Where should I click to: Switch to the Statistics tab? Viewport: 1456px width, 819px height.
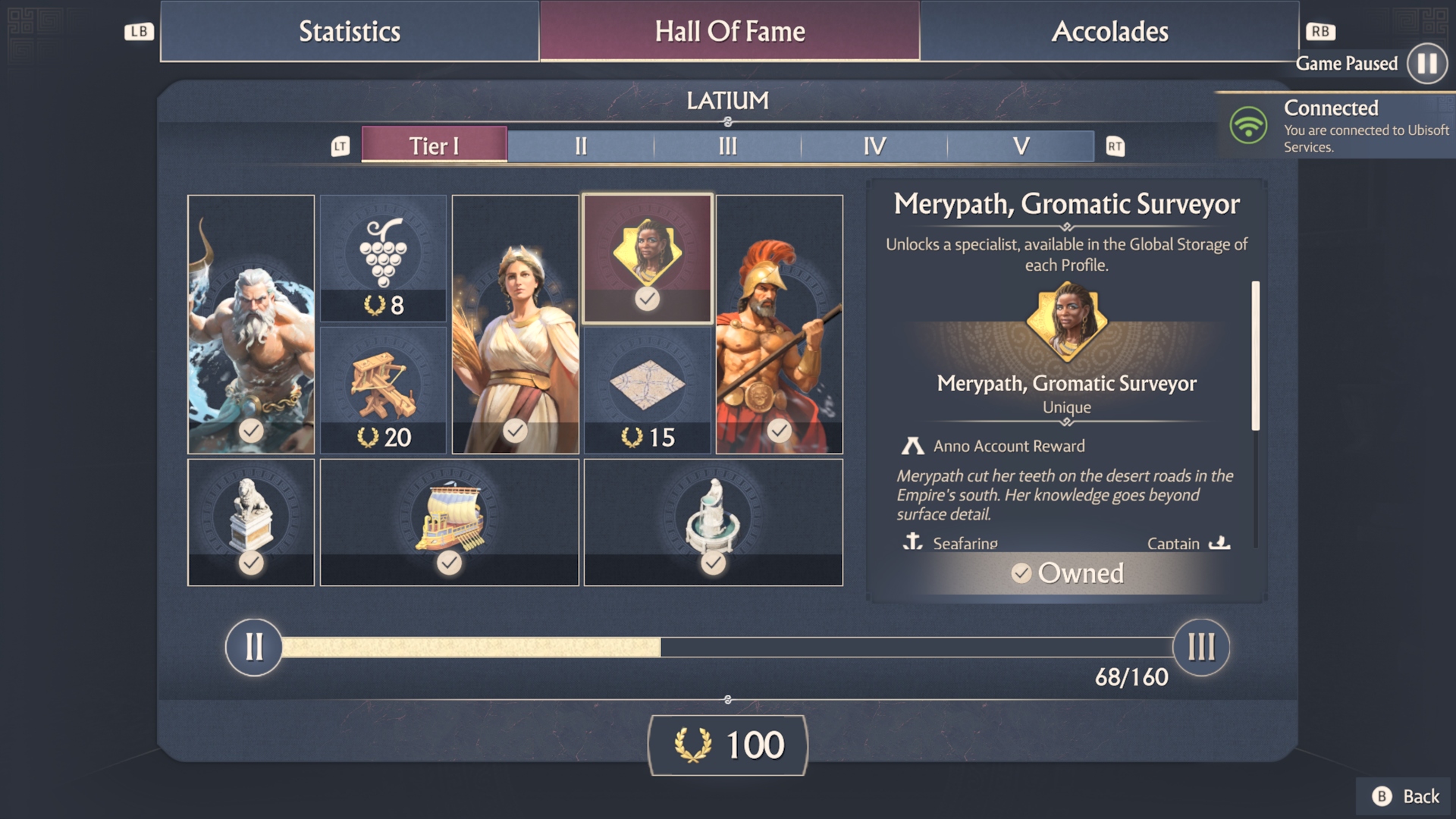click(x=350, y=31)
